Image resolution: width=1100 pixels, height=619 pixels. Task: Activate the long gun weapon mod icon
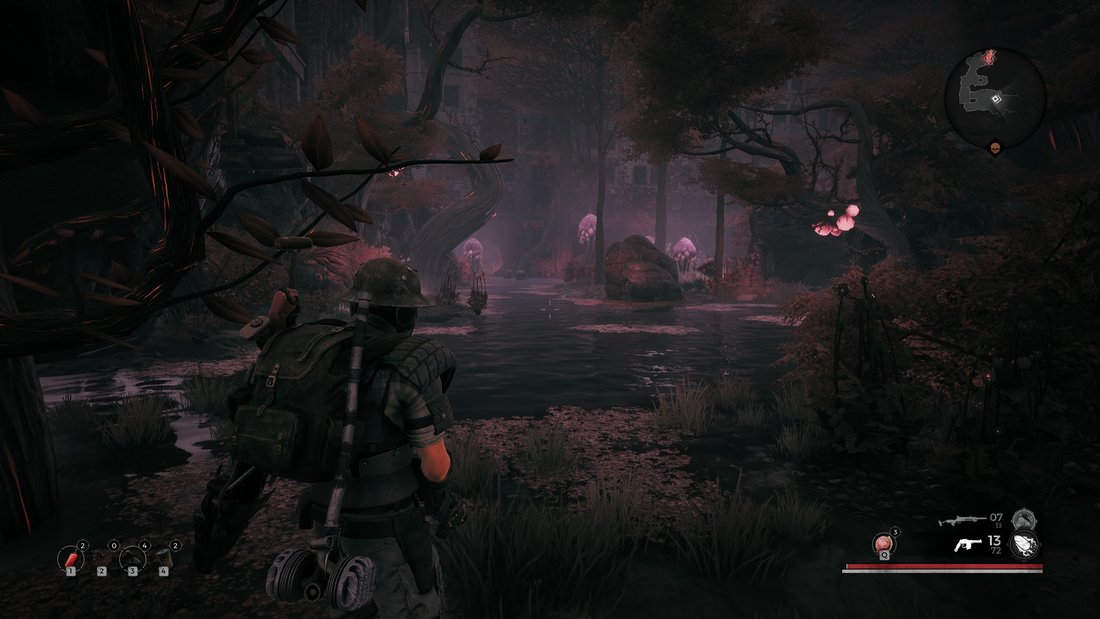[x=1023, y=519]
